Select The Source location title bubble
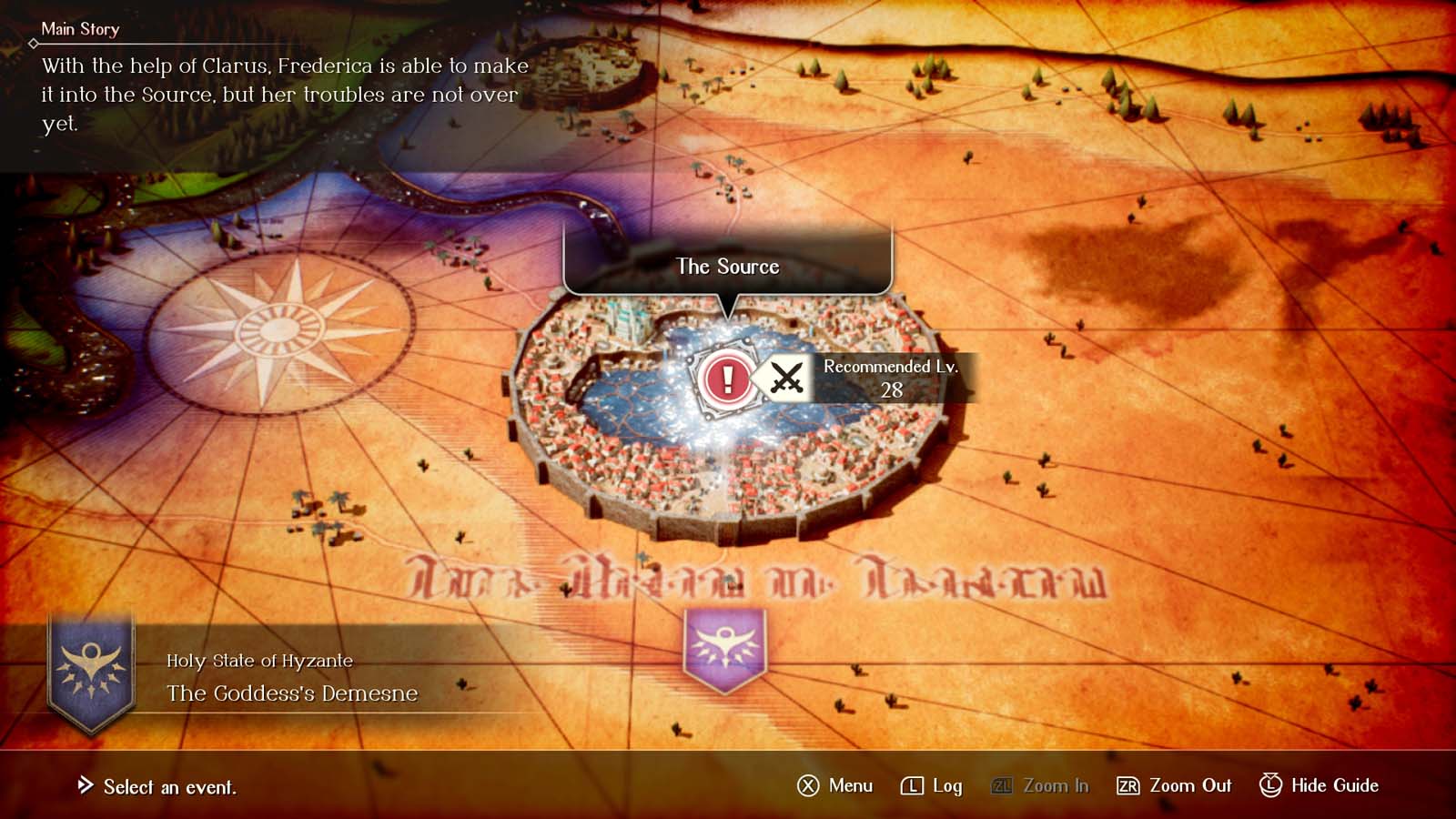 point(727,267)
